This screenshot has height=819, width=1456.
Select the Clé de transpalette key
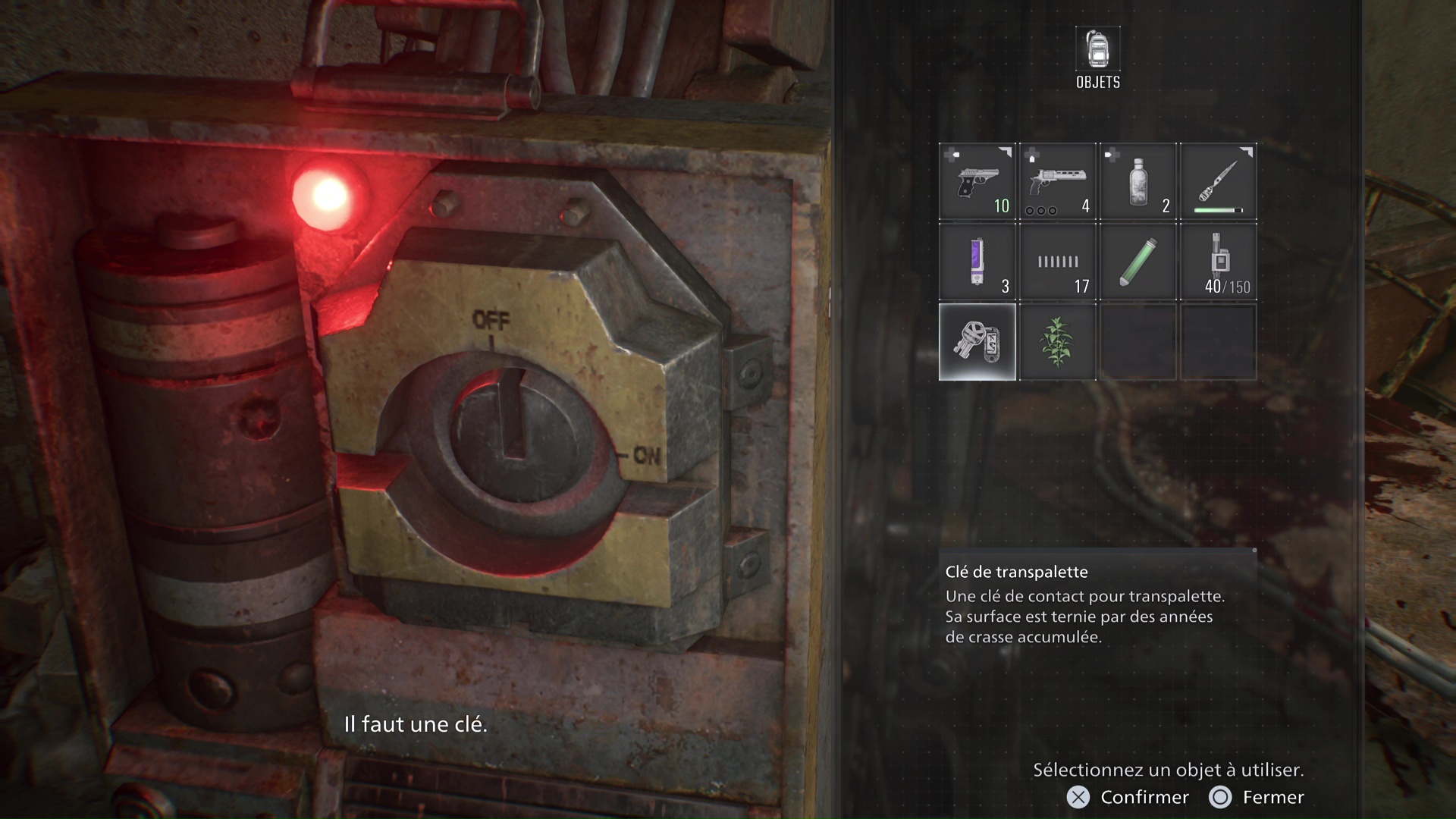tap(977, 342)
